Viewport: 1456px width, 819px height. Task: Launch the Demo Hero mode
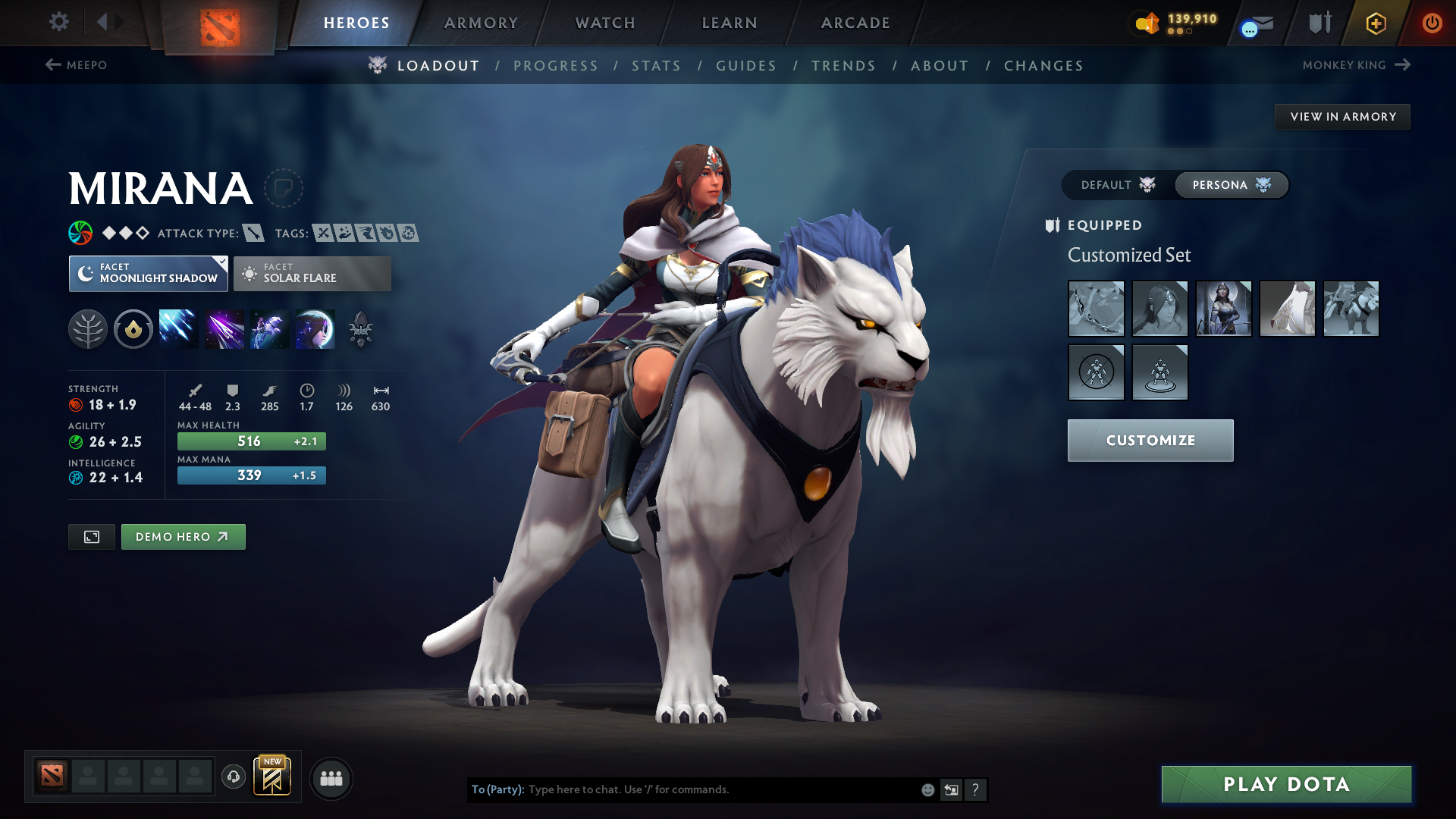pyautogui.click(x=183, y=537)
